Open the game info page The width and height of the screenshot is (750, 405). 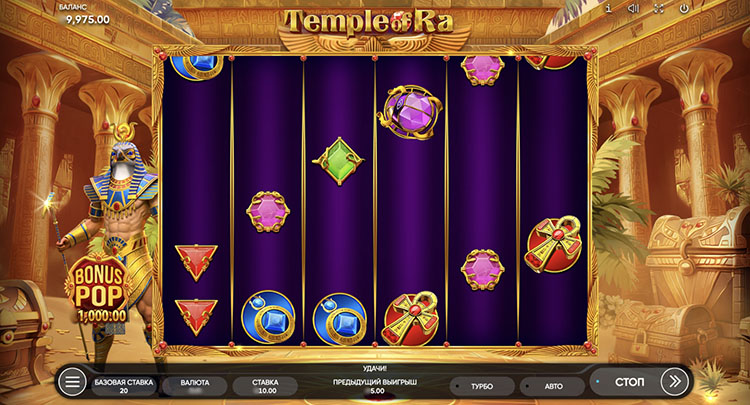(607, 8)
